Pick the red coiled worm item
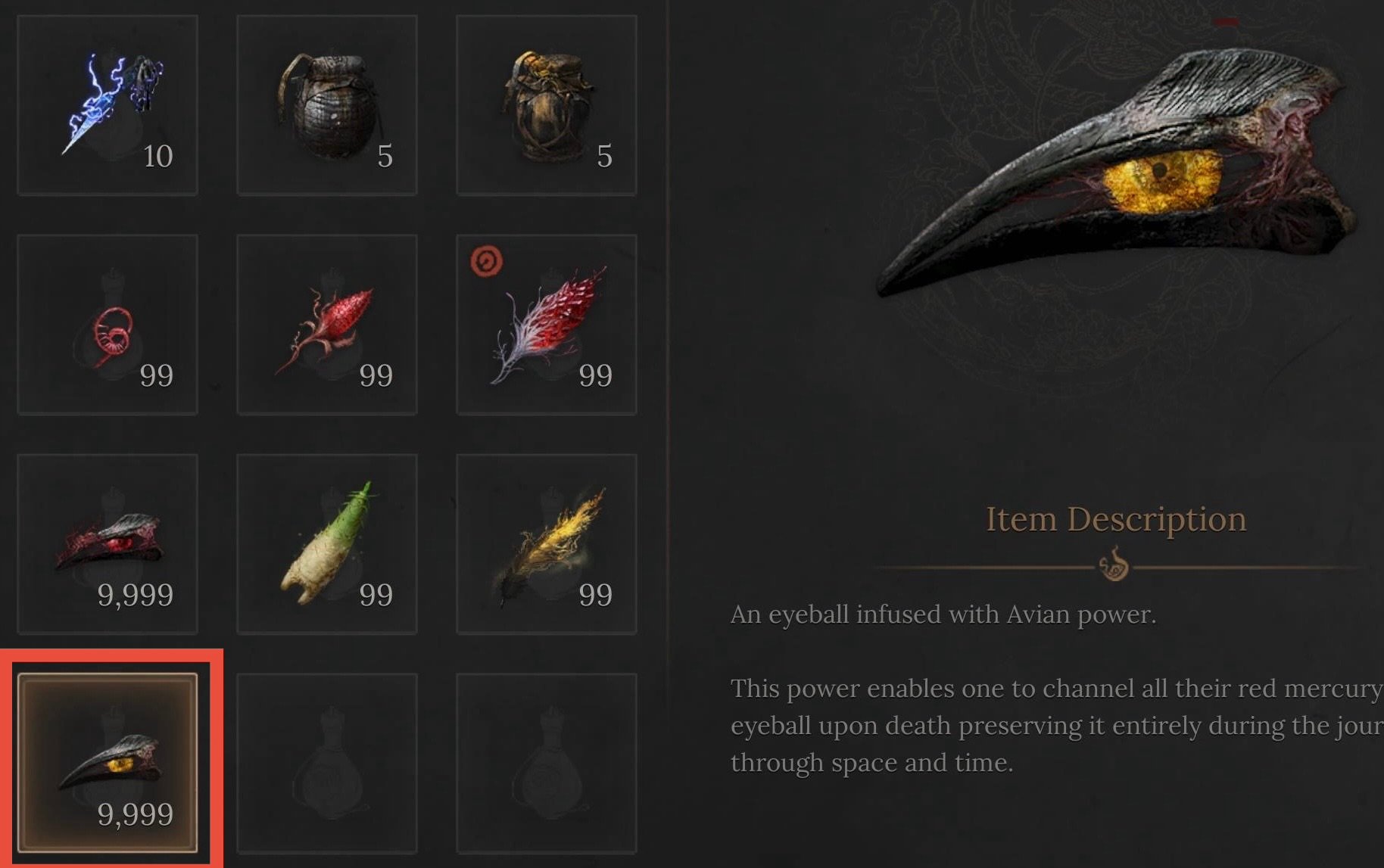 (108, 325)
